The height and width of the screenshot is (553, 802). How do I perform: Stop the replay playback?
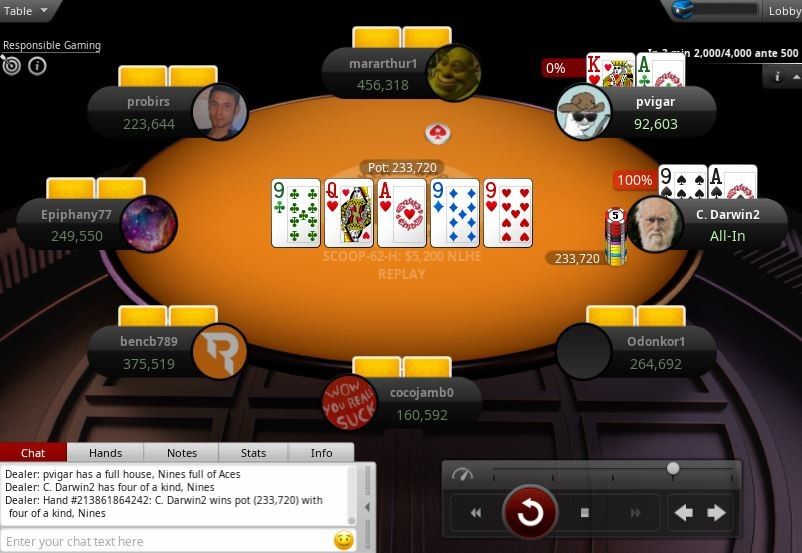pos(585,513)
